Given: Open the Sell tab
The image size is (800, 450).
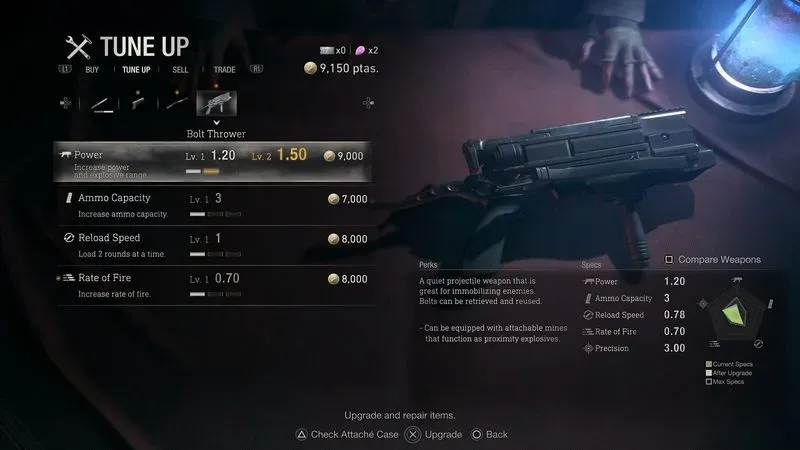Looking at the screenshot, I should point(180,70).
